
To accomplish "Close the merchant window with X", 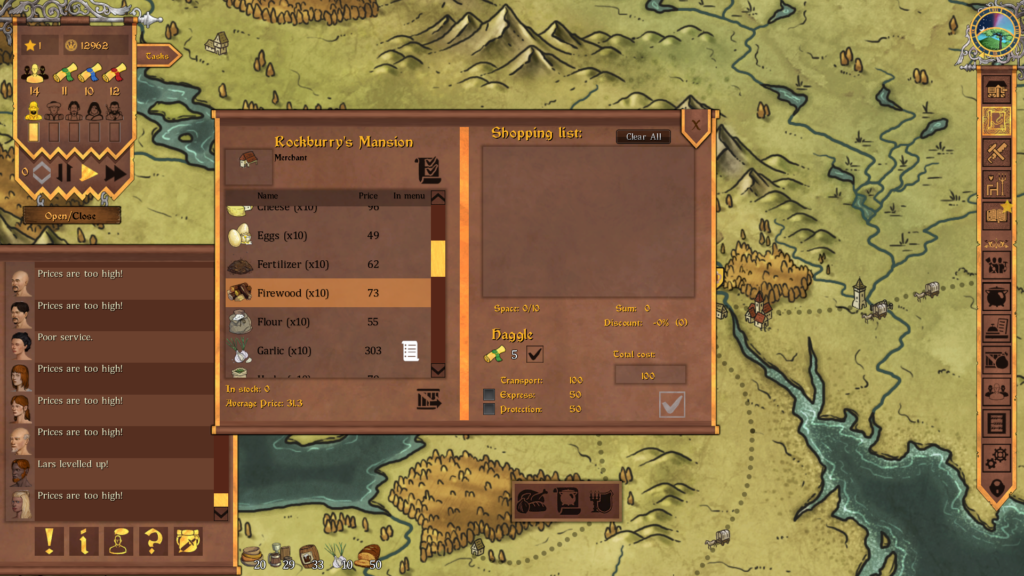I will pyautogui.click(x=695, y=124).
